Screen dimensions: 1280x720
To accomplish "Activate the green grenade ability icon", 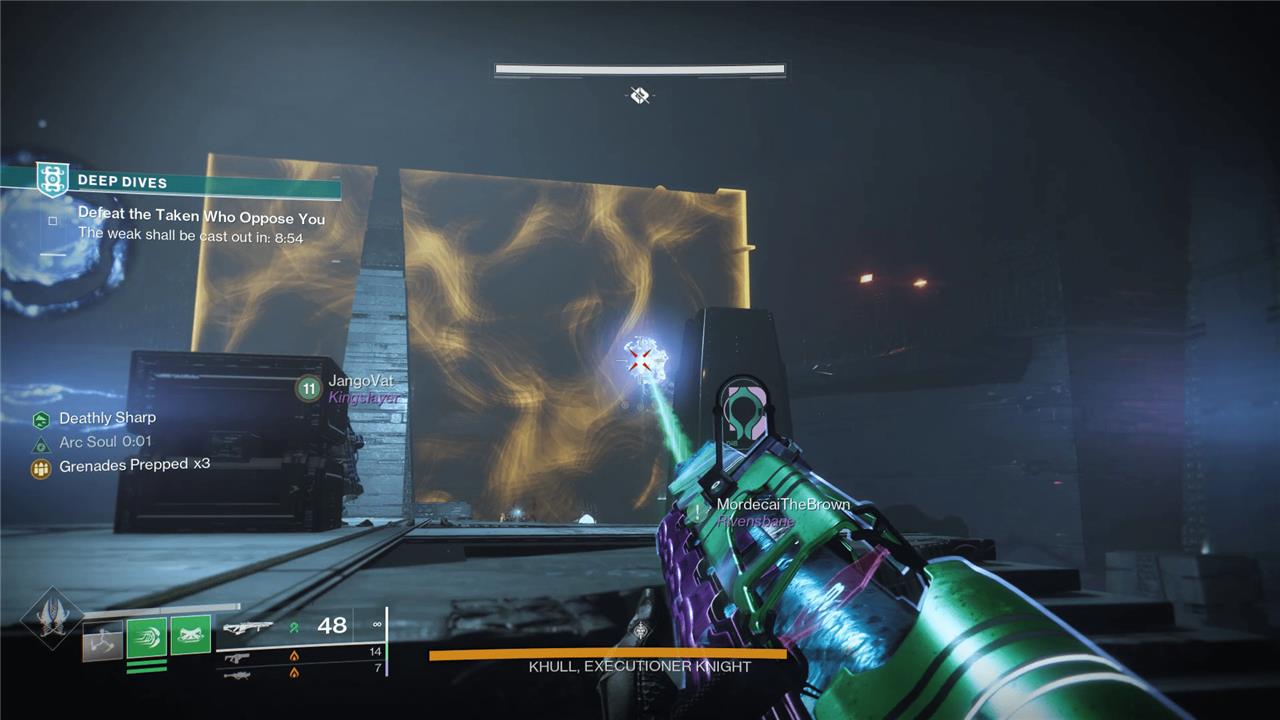I will (x=190, y=635).
